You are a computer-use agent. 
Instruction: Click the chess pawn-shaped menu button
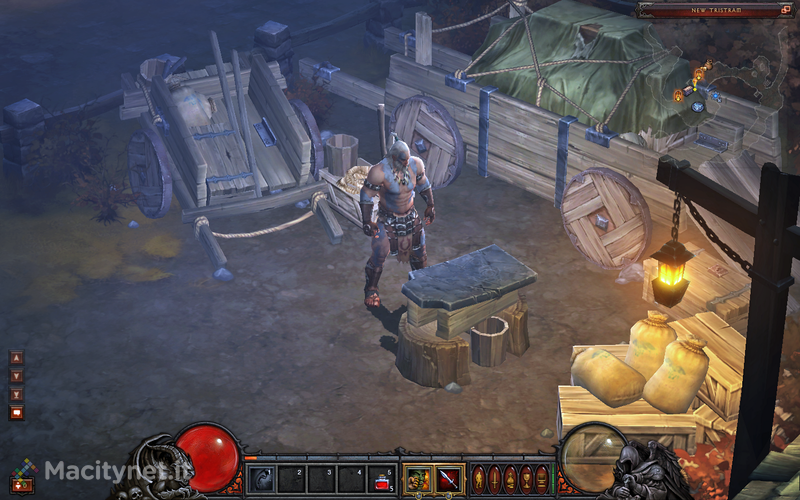point(510,479)
